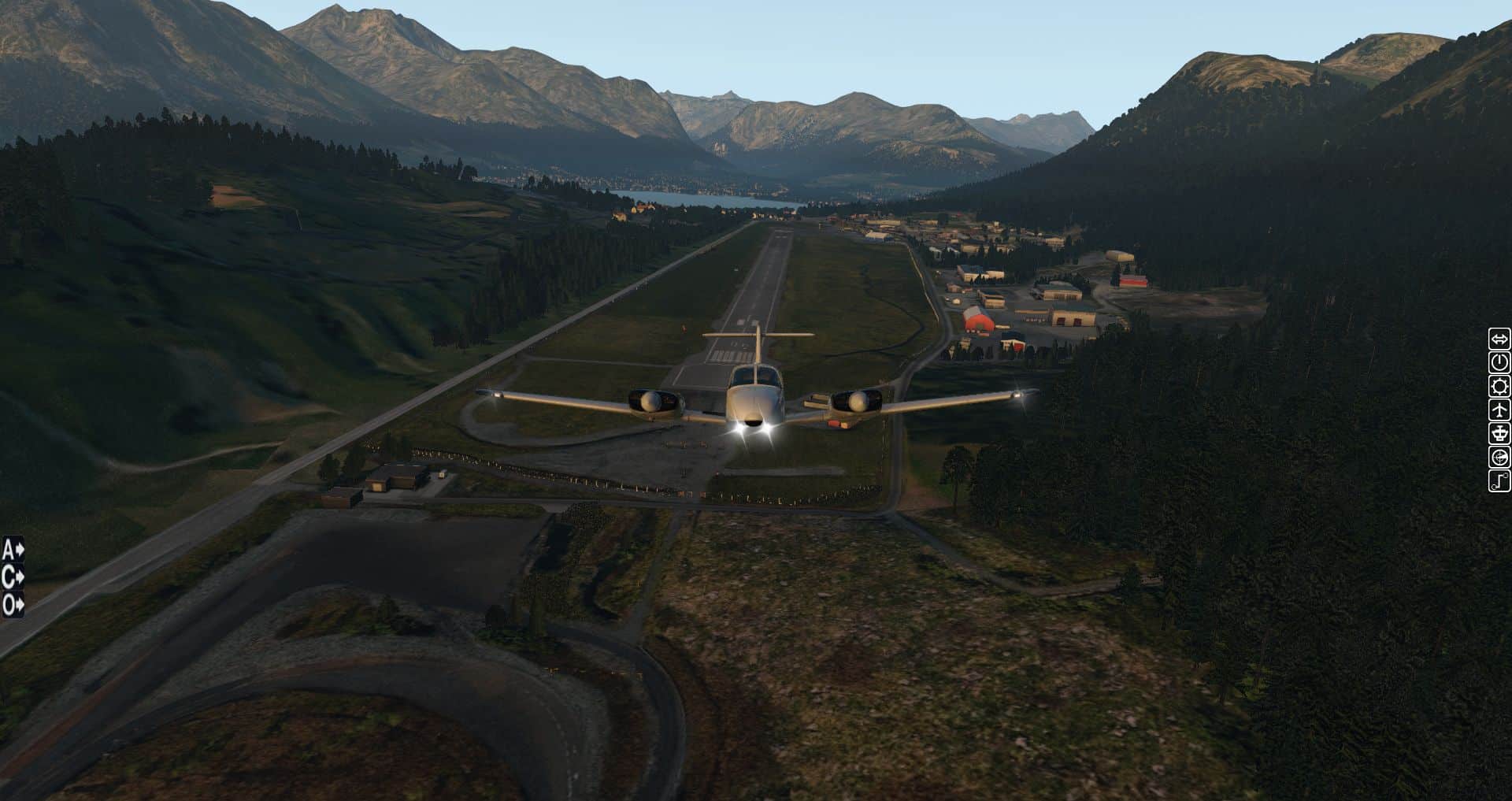Click the double-headed arrow sidebar icon
Viewport: 1512px width, 801px height.
coord(1499,339)
